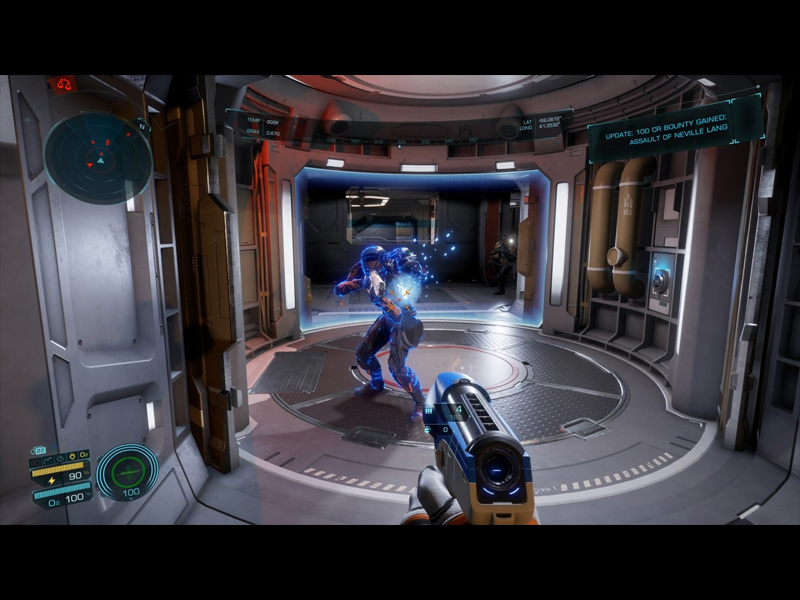Select the O2 icon in the suit status row
Image resolution: width=800 pixels, height=600 pixels.
click(x=82, y=455)
